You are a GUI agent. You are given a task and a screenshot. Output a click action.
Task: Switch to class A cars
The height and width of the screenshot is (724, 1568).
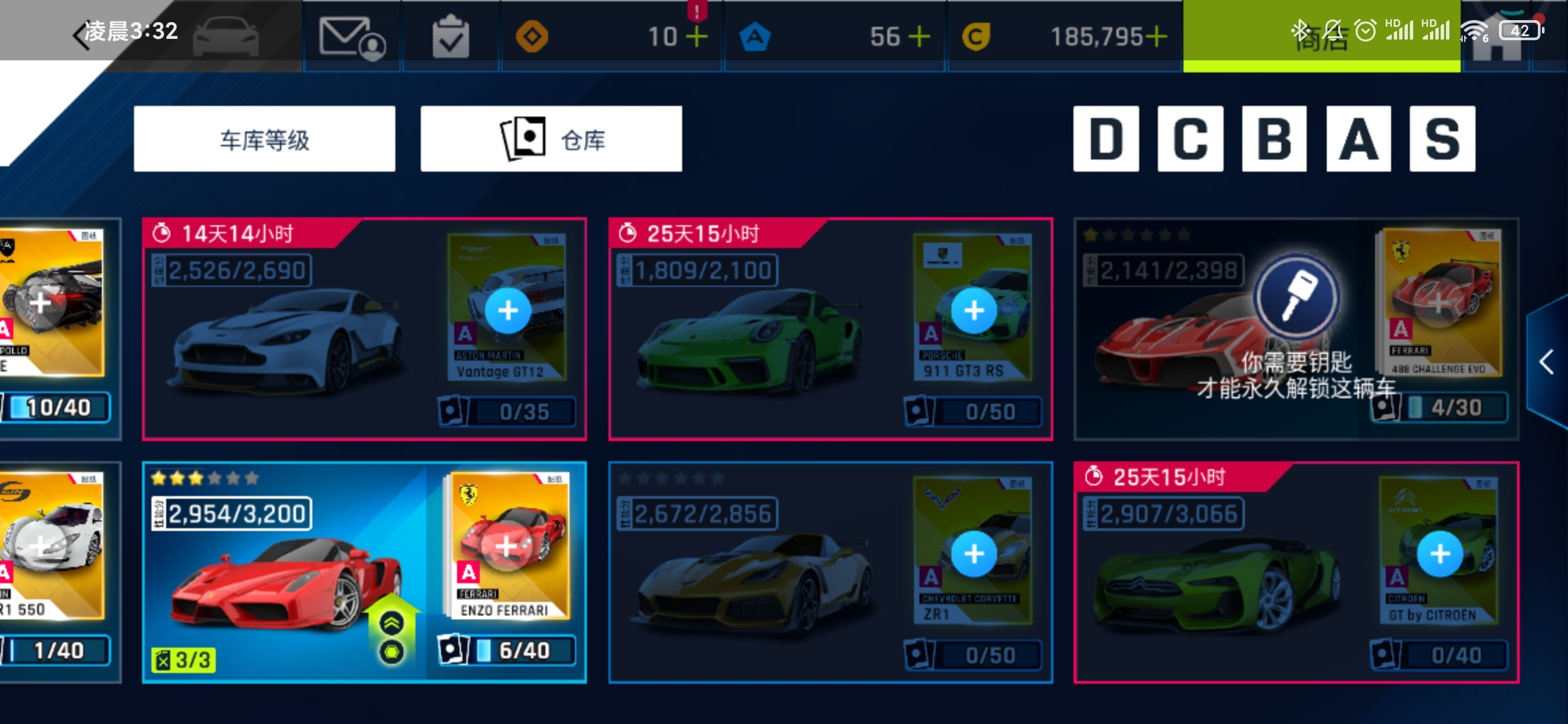1358,139
